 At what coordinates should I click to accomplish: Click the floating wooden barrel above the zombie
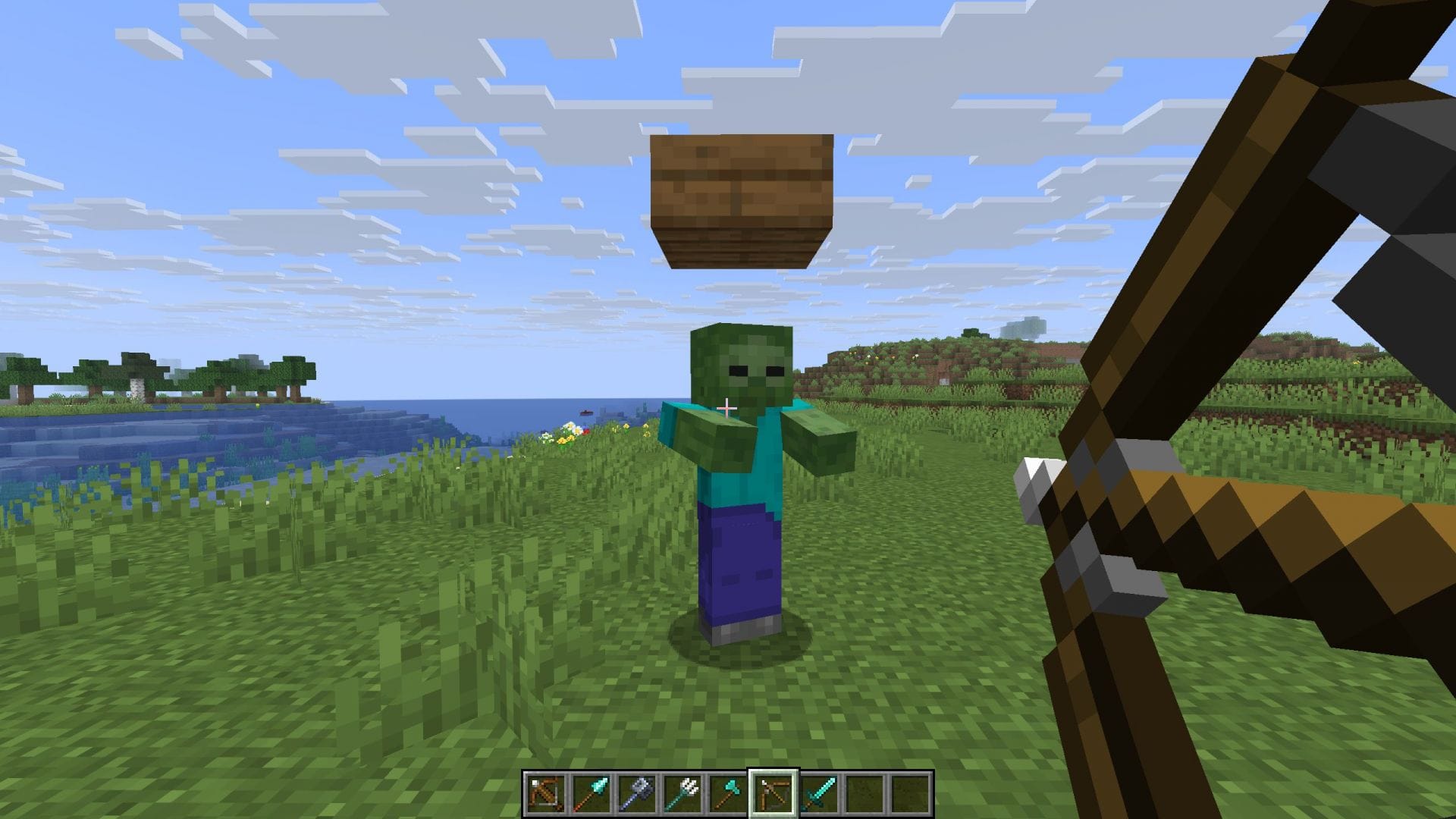coord(739,197)
